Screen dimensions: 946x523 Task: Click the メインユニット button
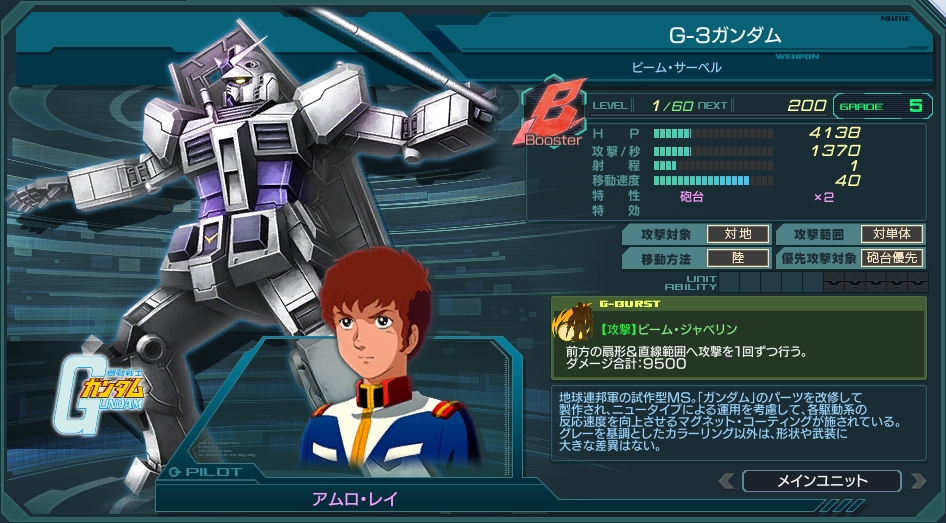point(822,481)
